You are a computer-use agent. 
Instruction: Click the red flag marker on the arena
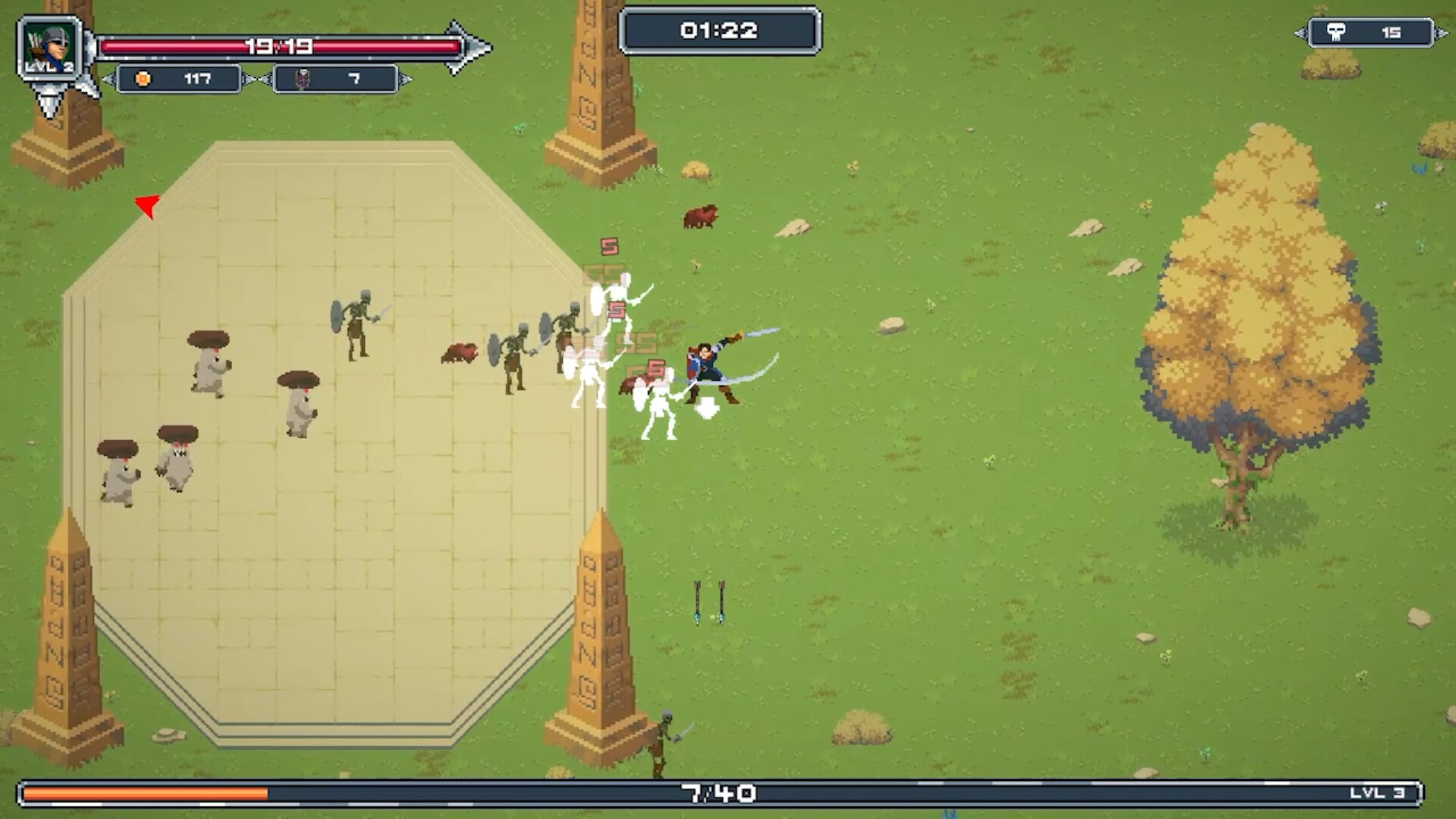click(x=146, y=206)
